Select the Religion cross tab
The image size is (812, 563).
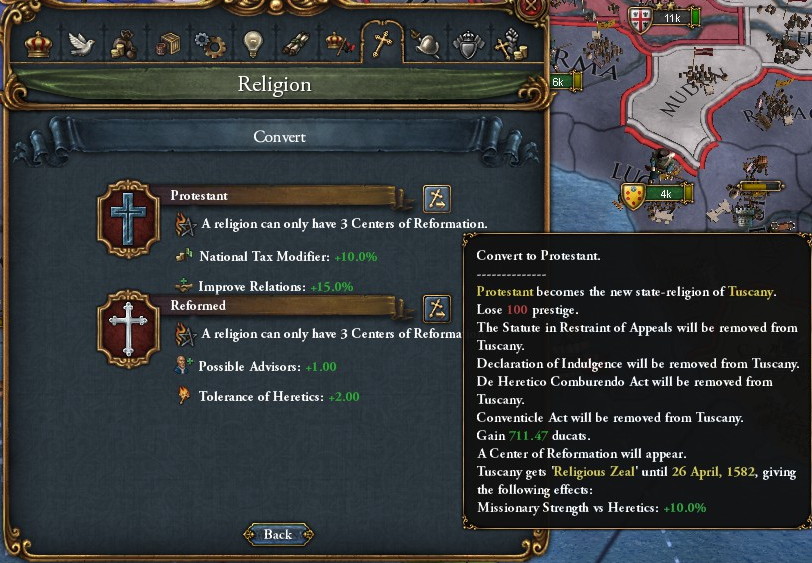pos(381,45)
